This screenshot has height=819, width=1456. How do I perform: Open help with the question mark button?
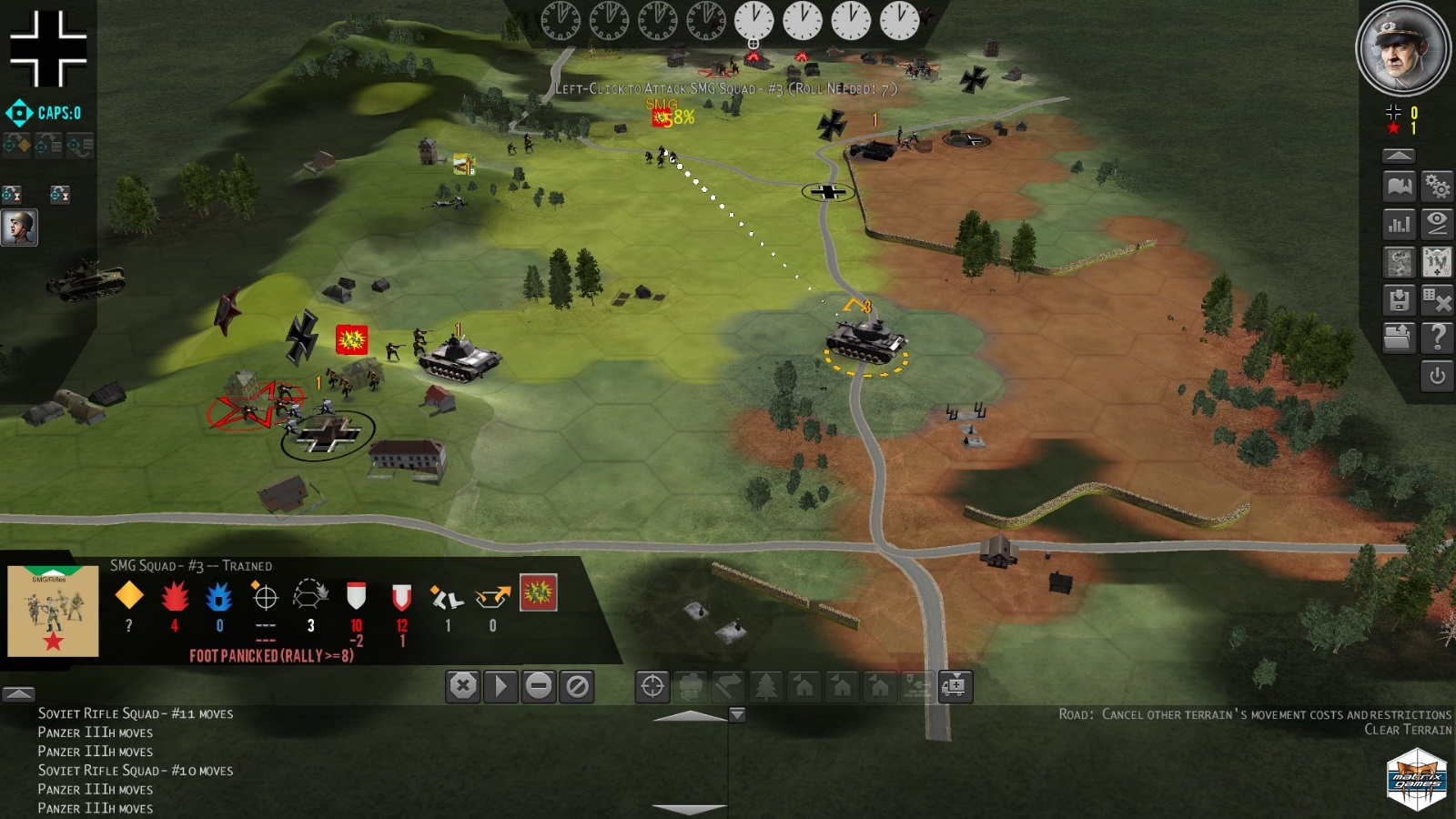(1438, 338)
